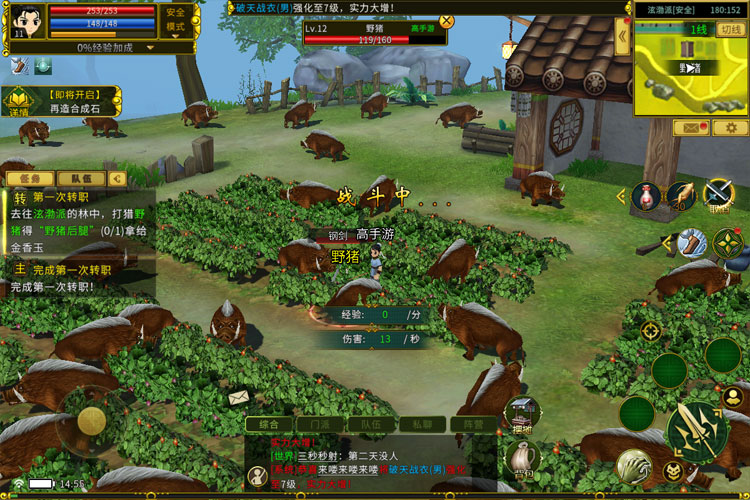Click the 切线 switch line button
Viewport: 750px width, 500px height.
[731, 29]
